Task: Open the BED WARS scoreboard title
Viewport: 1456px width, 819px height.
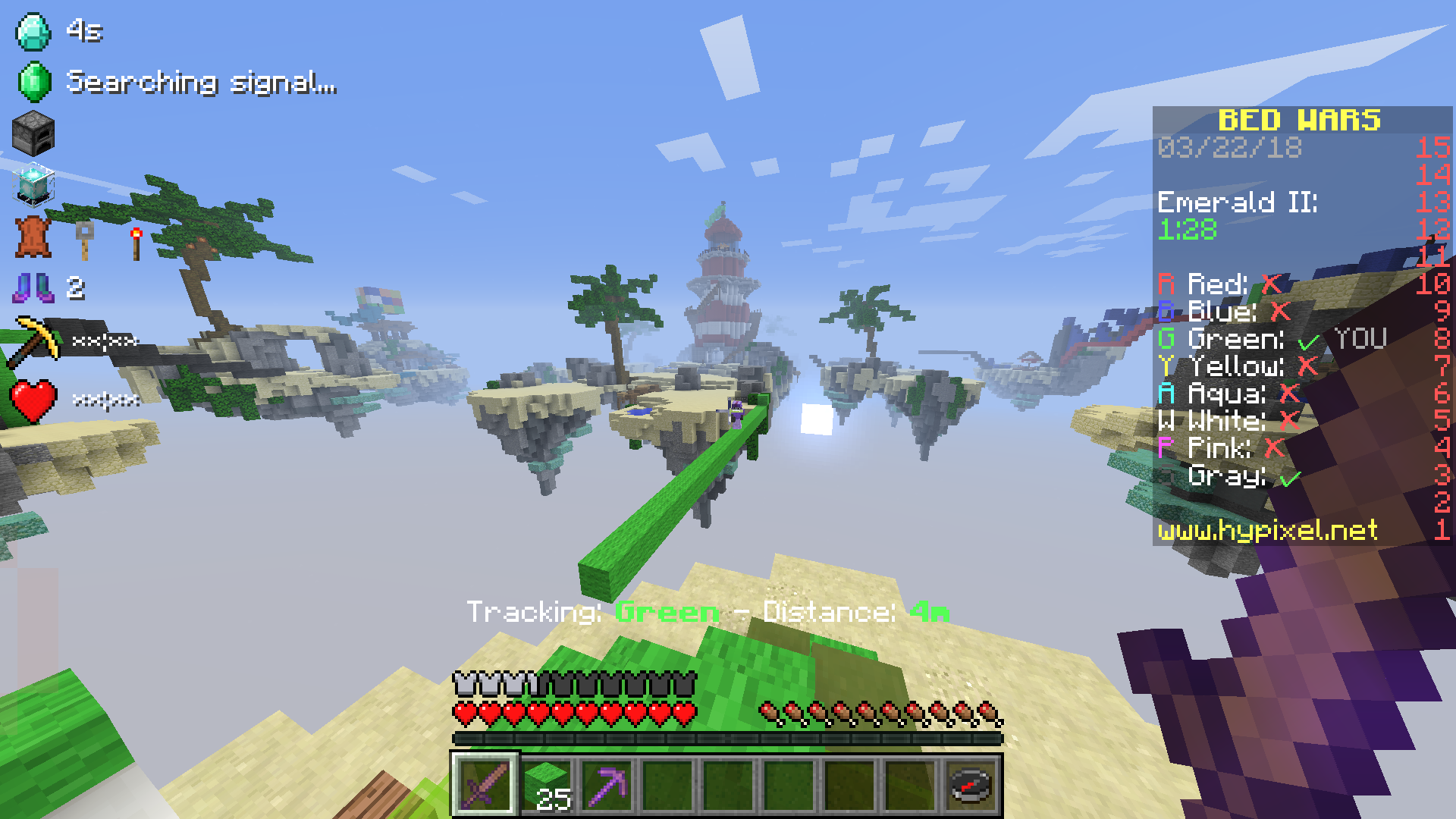Action: [1299, 120]
